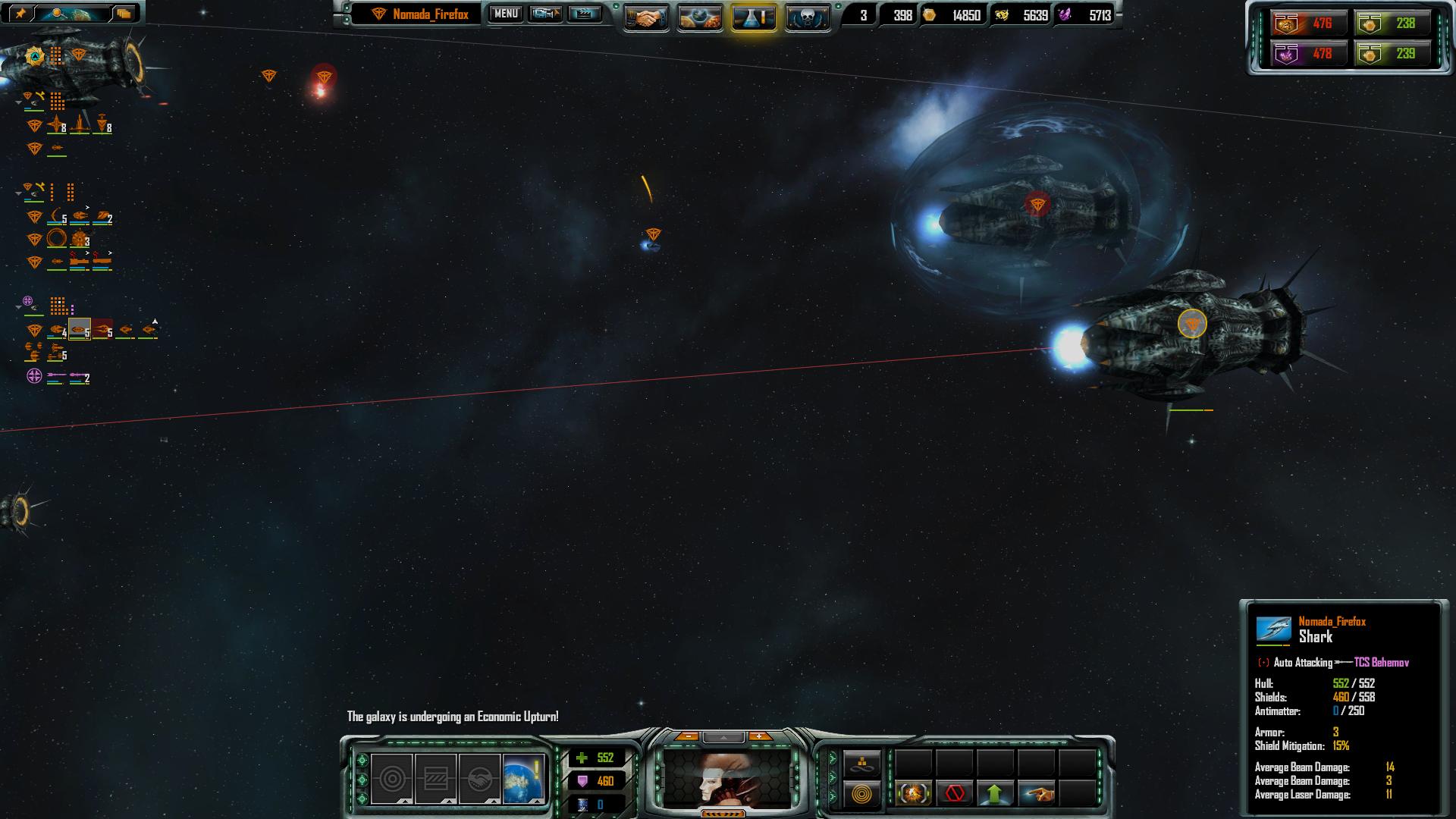Select the concentric rings button
The height and width of the screenshot is (819, 1456).
(x=862, y=795)
